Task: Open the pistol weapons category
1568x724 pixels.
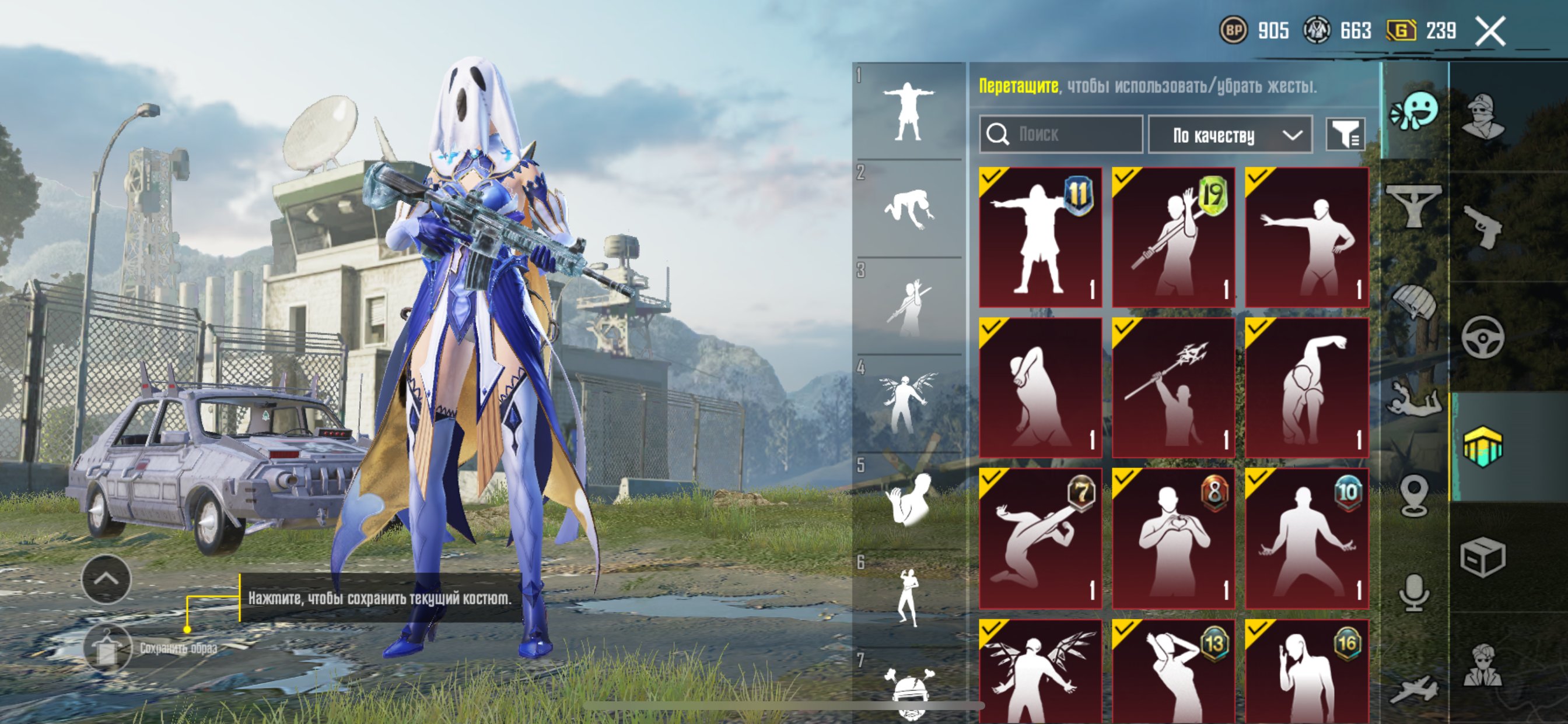Action: point(1482,226)
